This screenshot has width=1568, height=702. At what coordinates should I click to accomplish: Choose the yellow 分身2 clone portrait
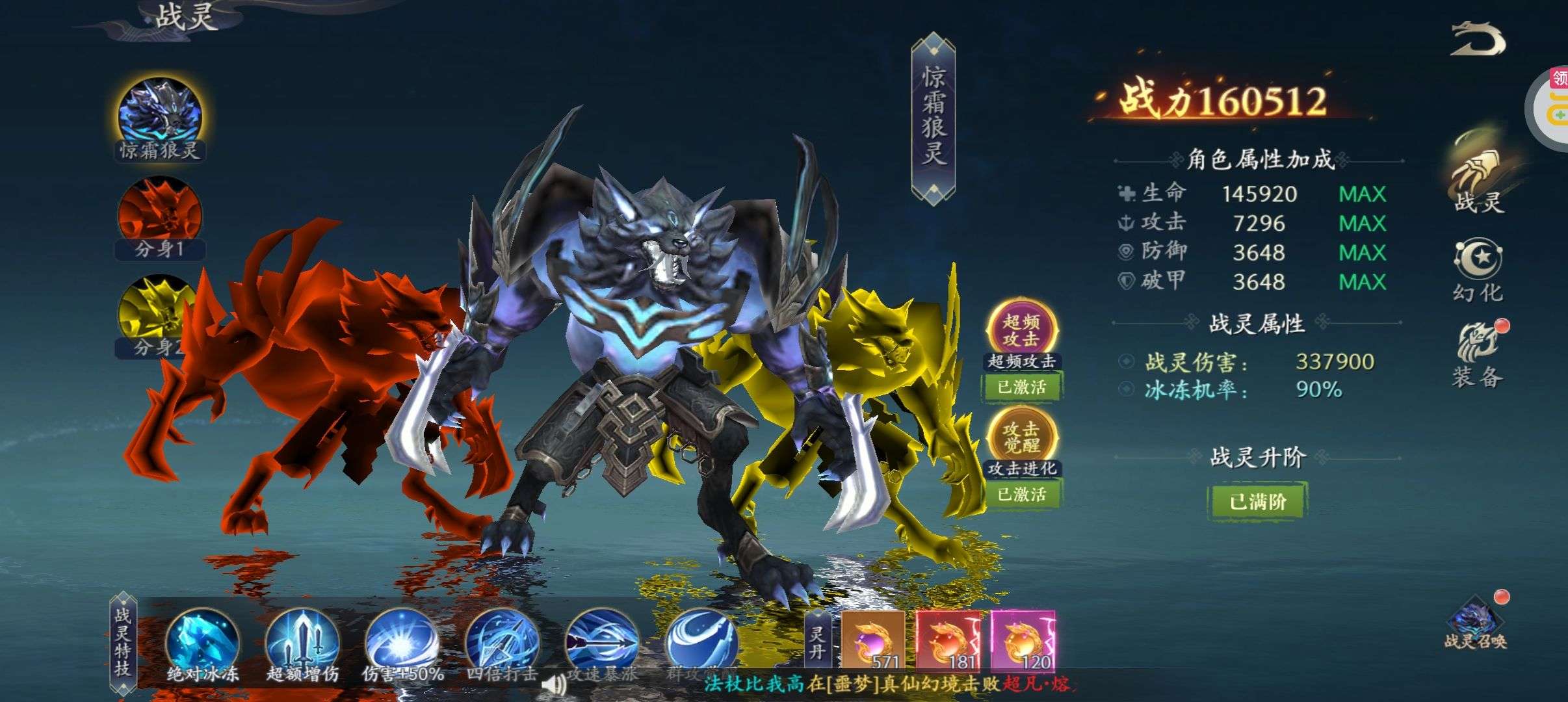(156, 312)
